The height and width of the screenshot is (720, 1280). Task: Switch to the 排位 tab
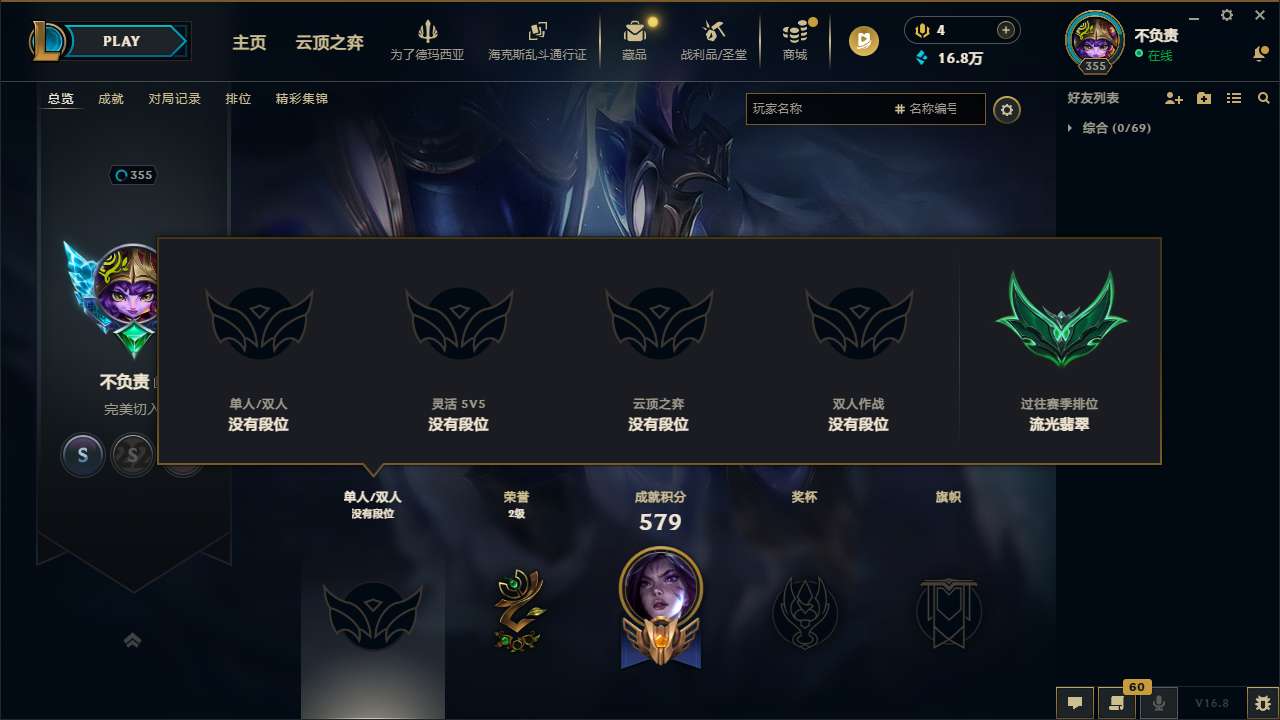coord(238,98)
